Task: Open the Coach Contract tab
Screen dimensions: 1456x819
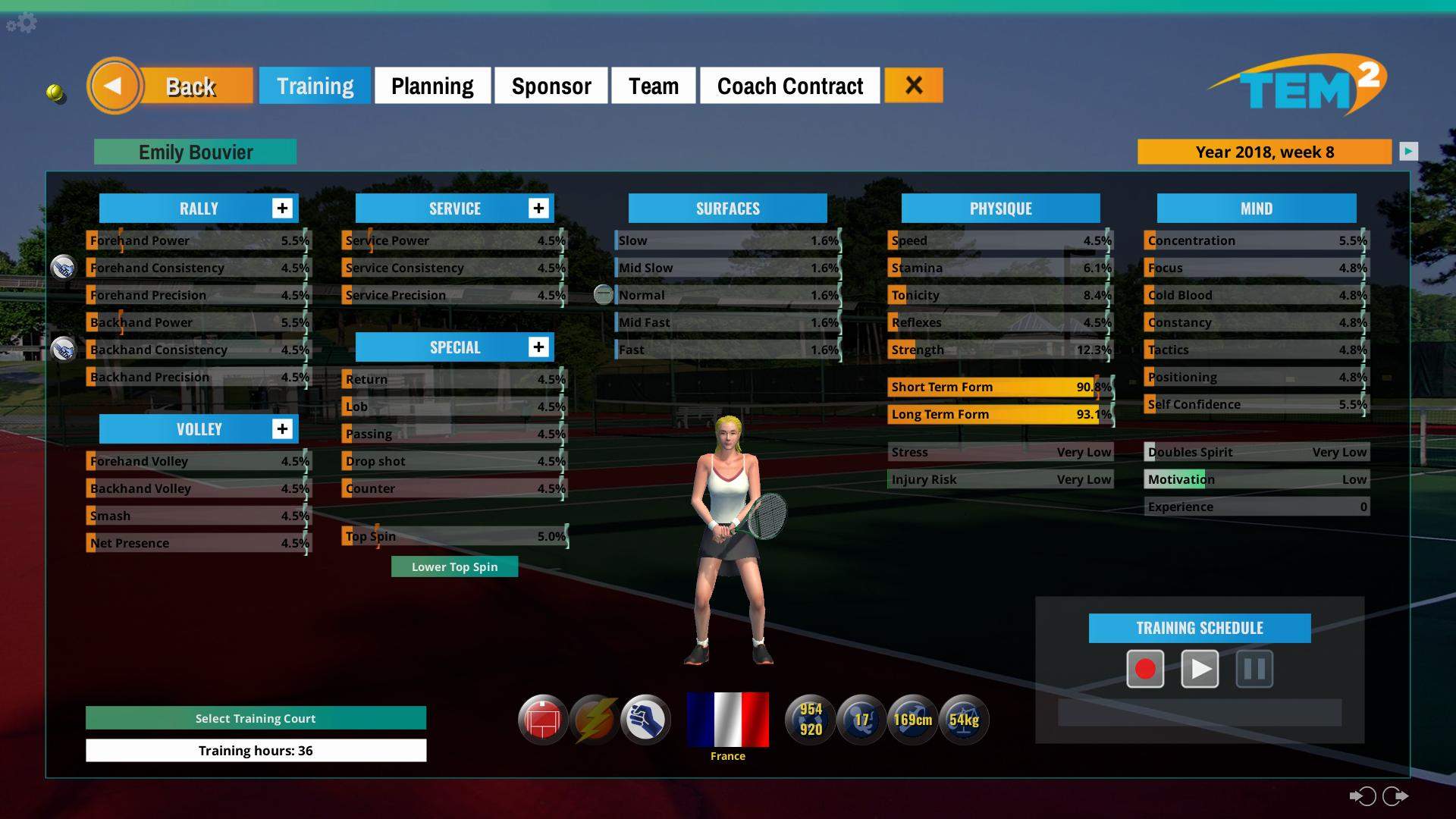Action: [x=790, y=86]
